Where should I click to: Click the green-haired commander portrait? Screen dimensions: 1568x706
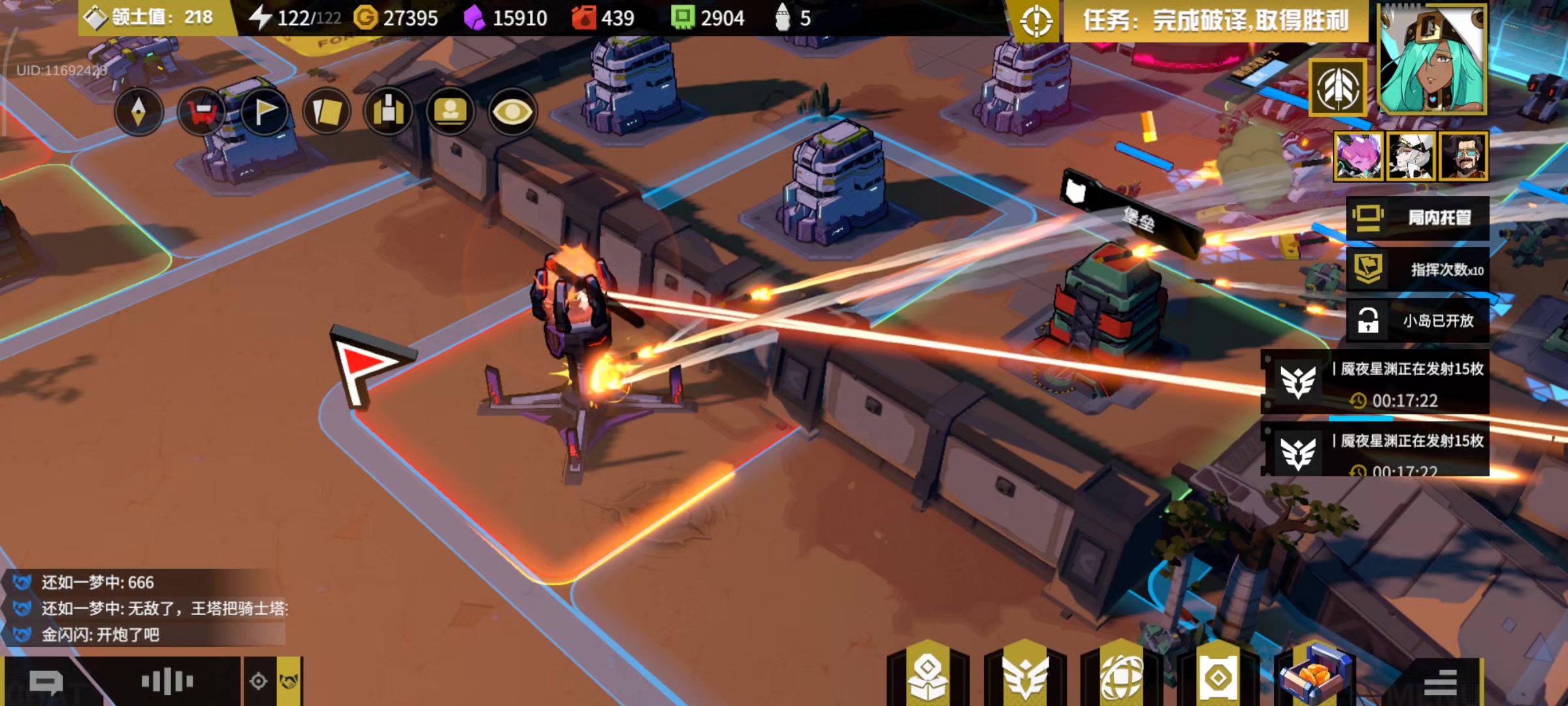coord(1432,59)
